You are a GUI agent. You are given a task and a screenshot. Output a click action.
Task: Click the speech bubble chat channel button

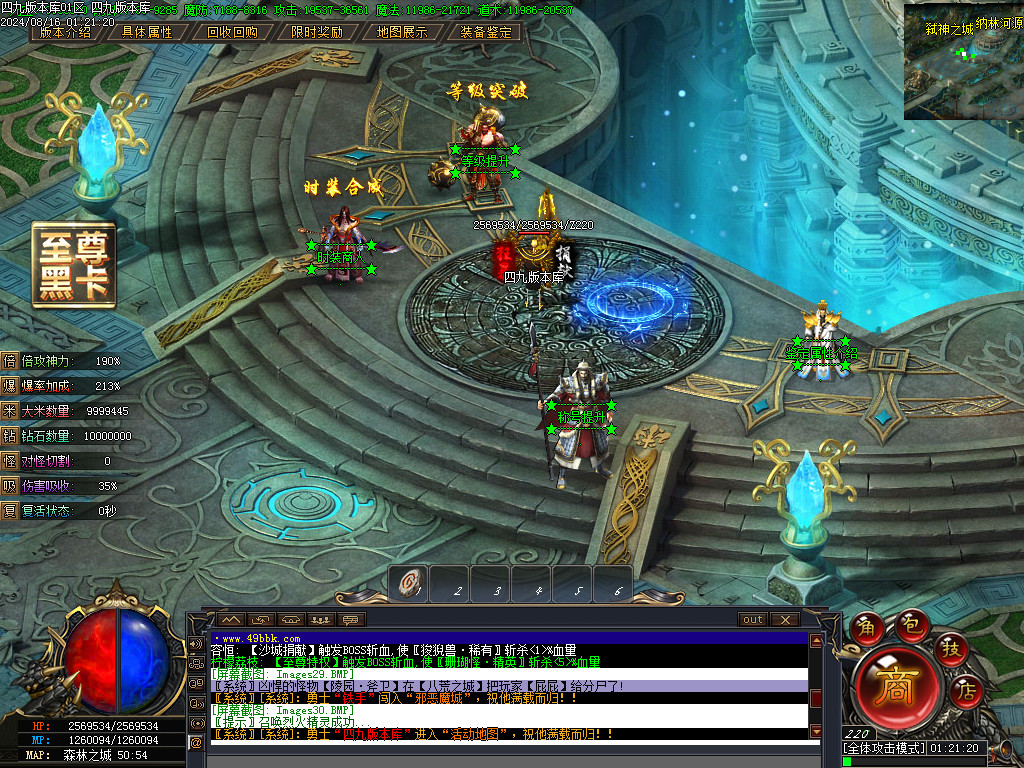(352, 620)
